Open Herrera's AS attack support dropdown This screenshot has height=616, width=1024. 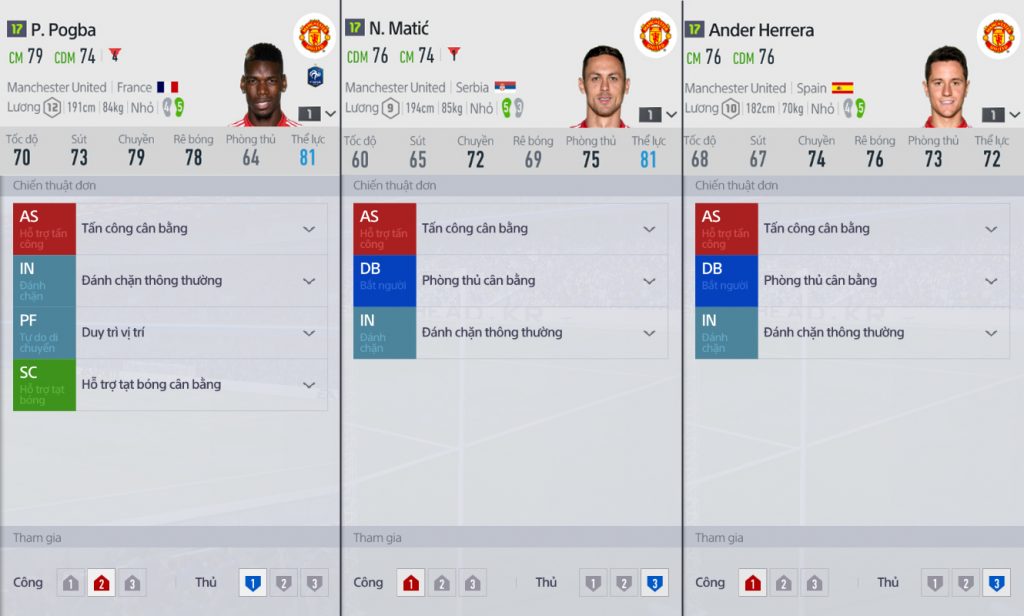click(x=991, y=229)
